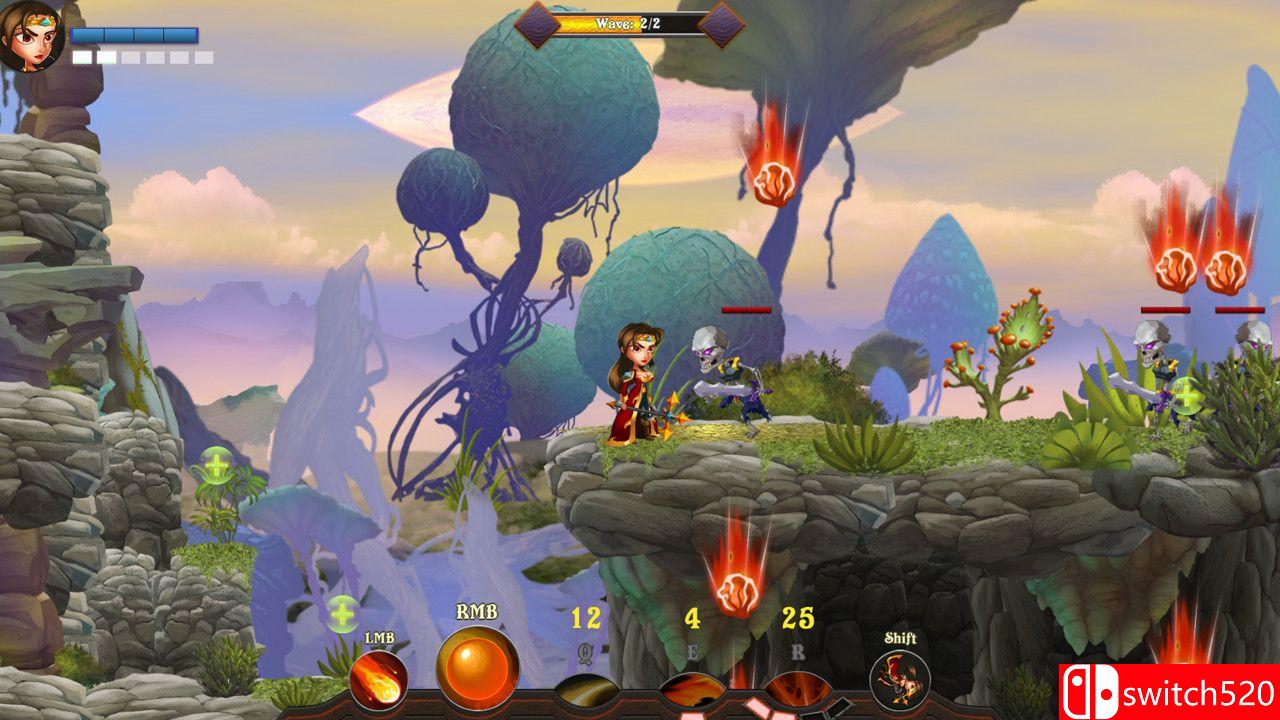Select the LMB fireball skill icon
This screenshot has height=720, width=1280.
[x=377, y=681]
